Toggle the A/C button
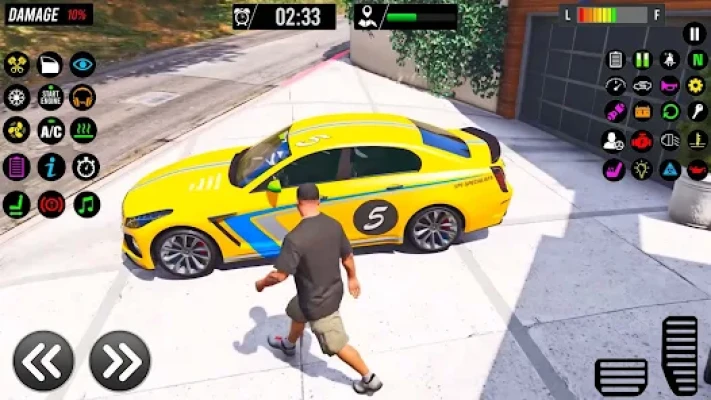This screenshot has width=711, height=400. (x=50, y=131)
